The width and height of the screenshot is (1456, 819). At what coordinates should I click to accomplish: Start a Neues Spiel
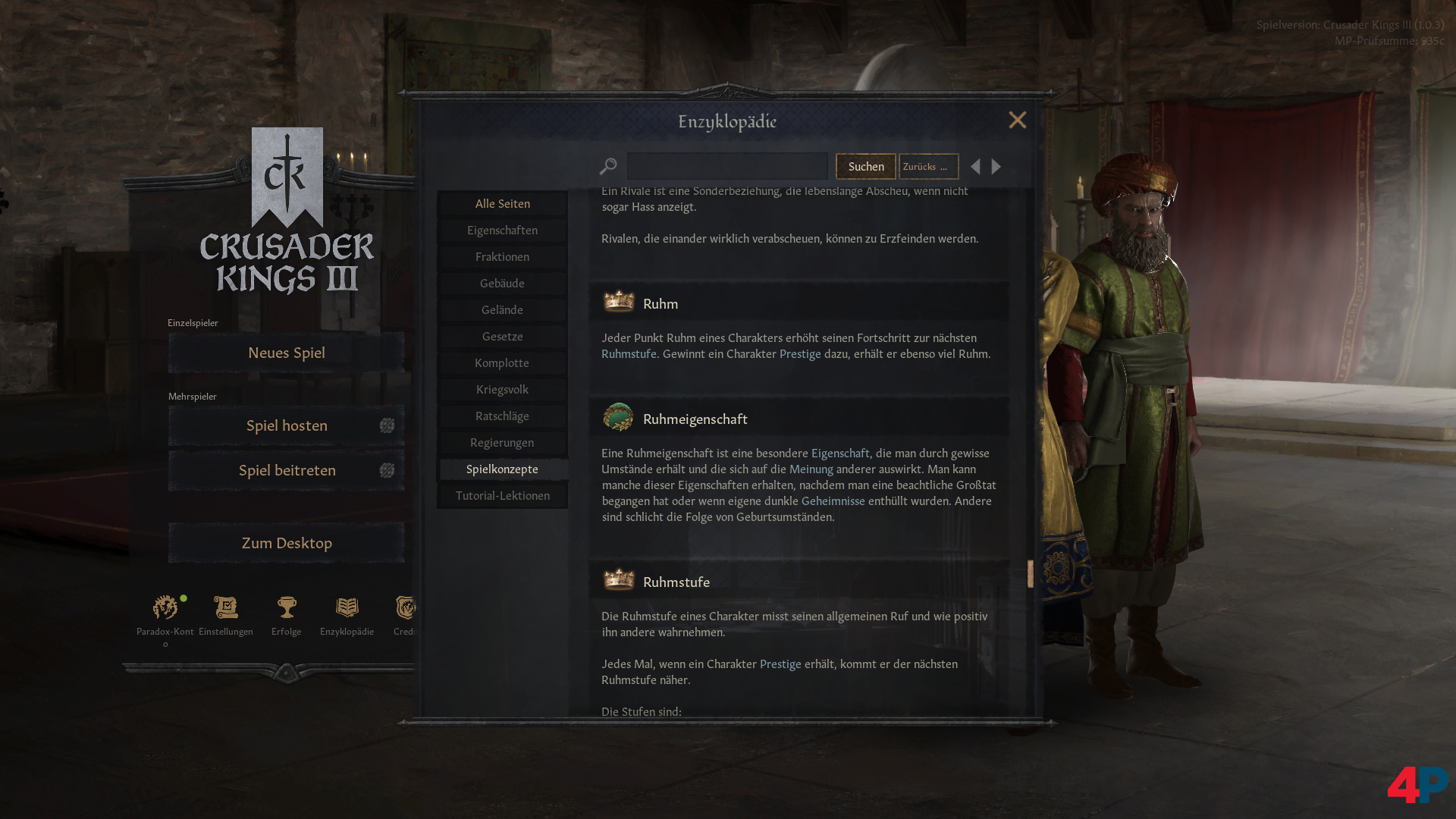286,352
